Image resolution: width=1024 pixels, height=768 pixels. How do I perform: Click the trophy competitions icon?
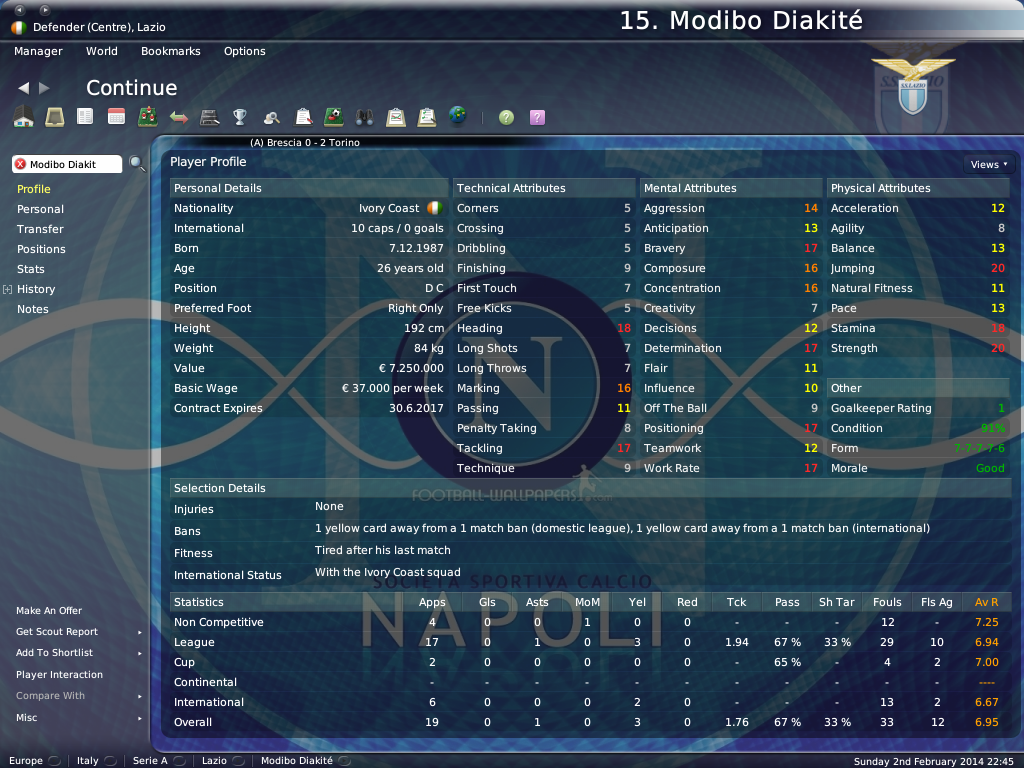click(240, 117)
